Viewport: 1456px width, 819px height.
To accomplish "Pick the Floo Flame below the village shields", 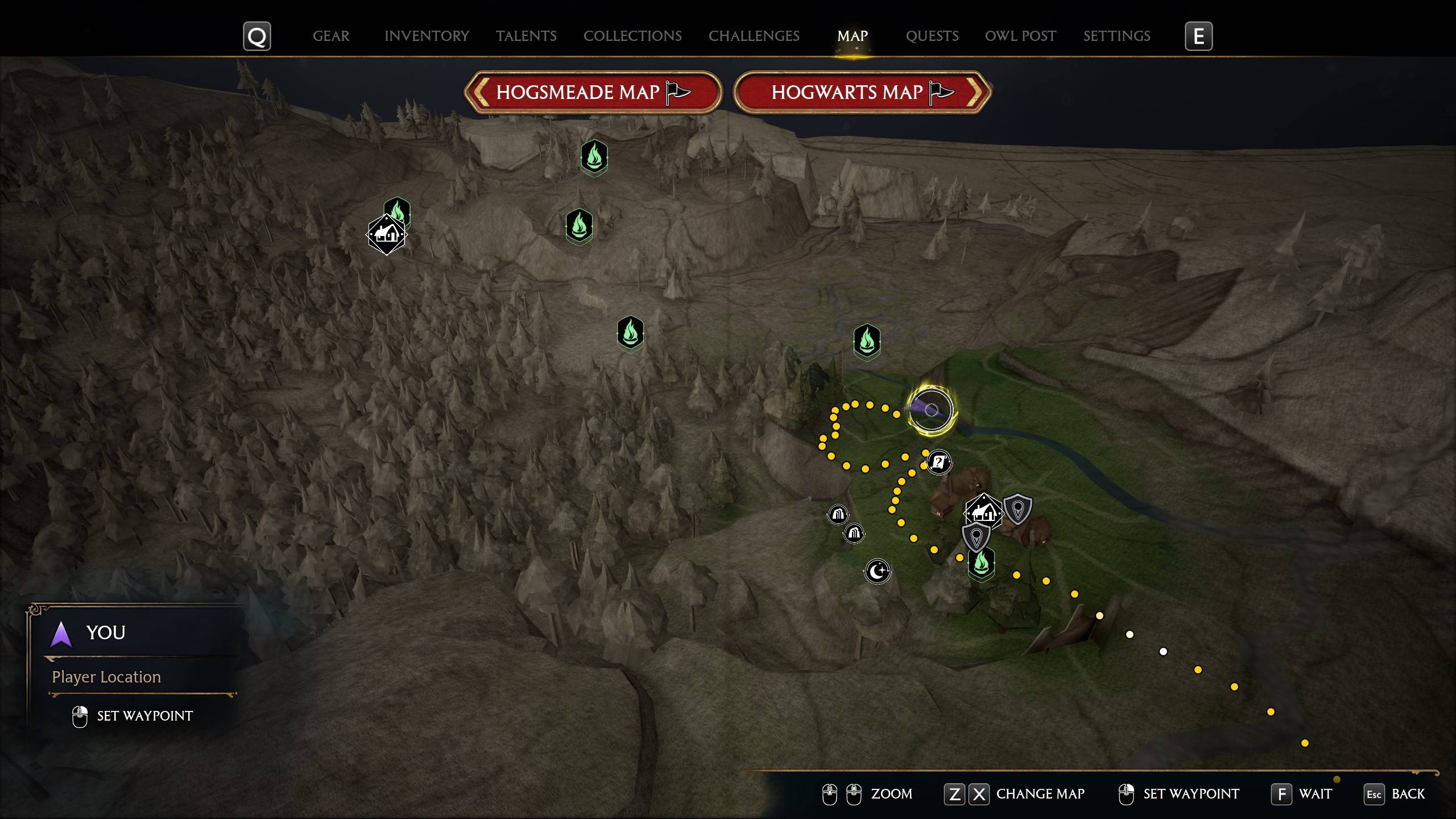I will 981,562.
